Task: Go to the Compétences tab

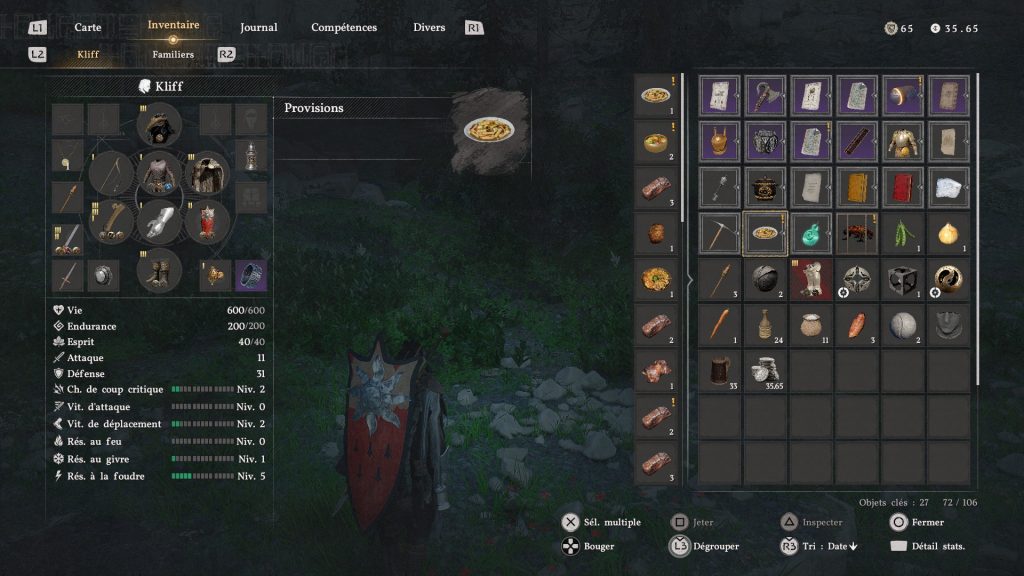Action: click(344, 27)
